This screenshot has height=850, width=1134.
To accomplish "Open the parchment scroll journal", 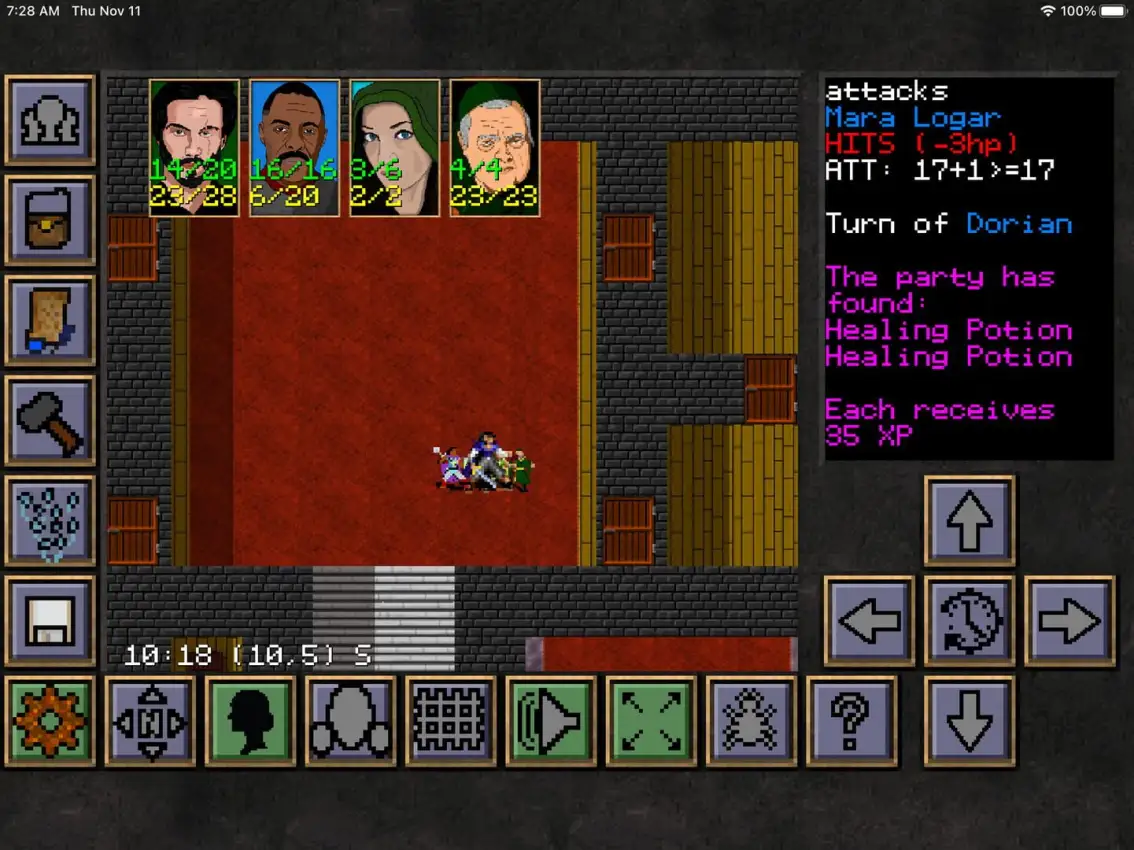I will pyautogui.click(x=50, y=320).
